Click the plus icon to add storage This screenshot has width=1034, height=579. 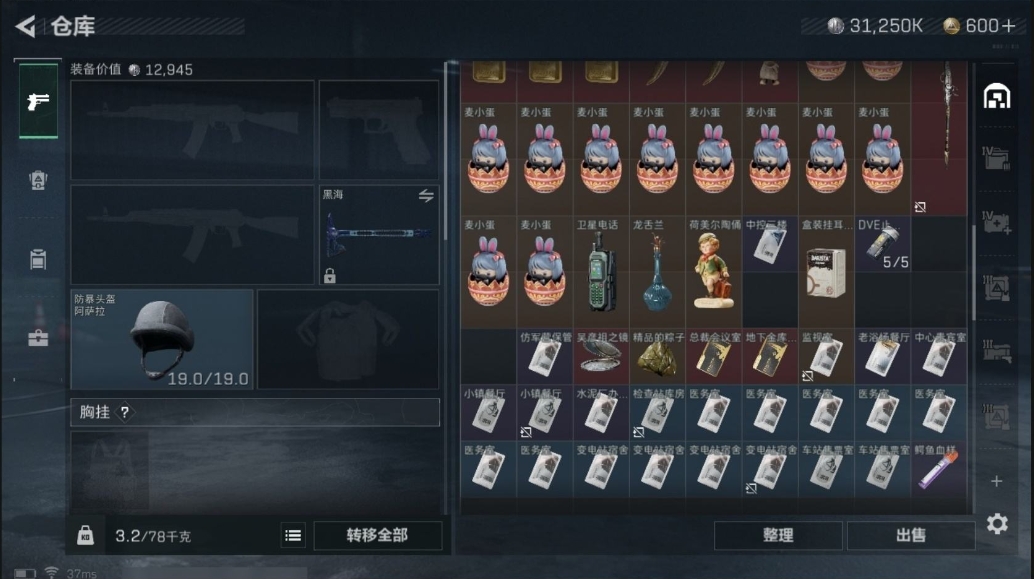point(996,481)
